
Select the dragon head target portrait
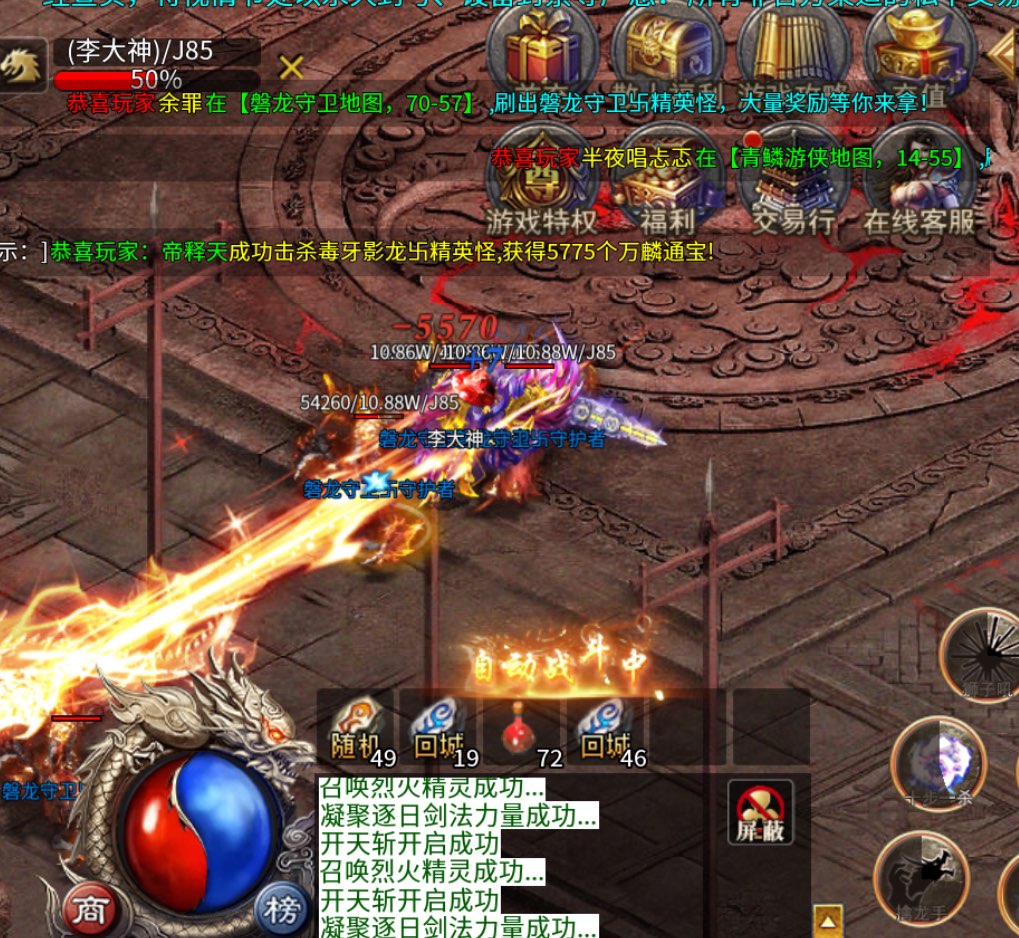22,65
